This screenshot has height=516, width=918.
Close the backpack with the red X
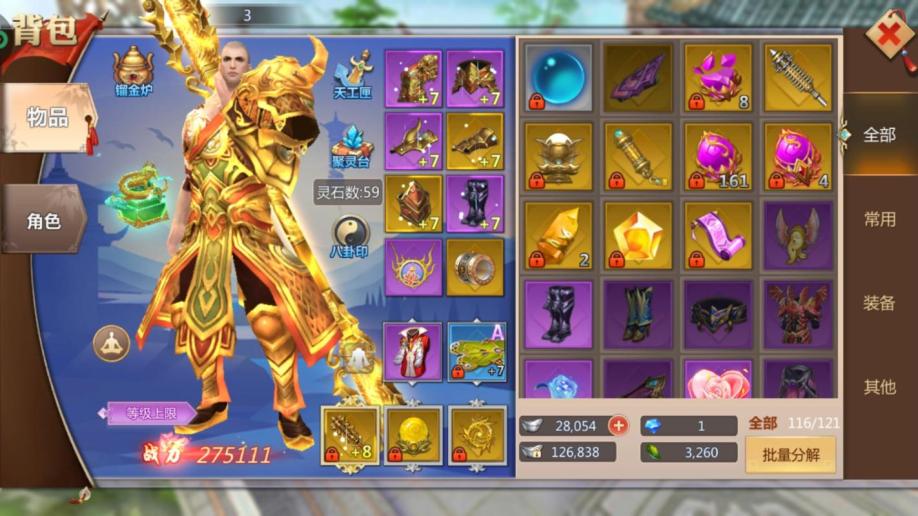coord(887,36)
